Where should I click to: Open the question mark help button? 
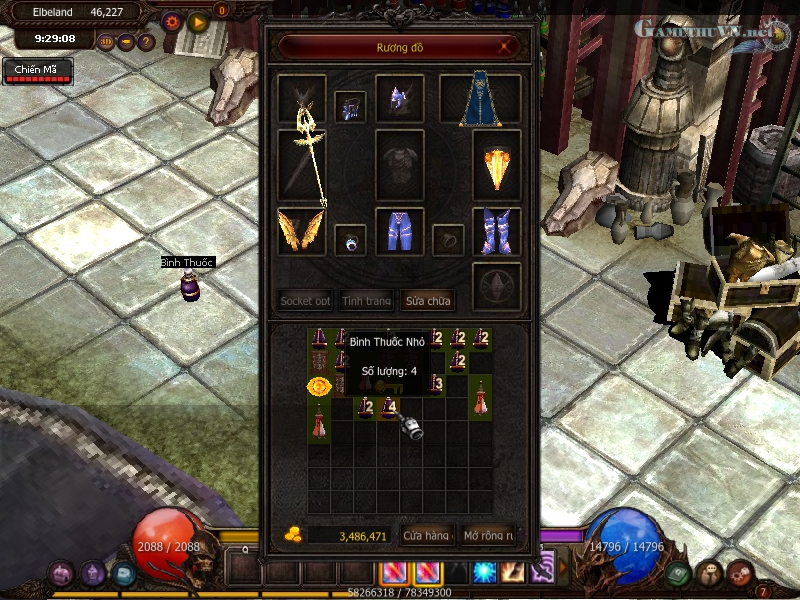146,42
